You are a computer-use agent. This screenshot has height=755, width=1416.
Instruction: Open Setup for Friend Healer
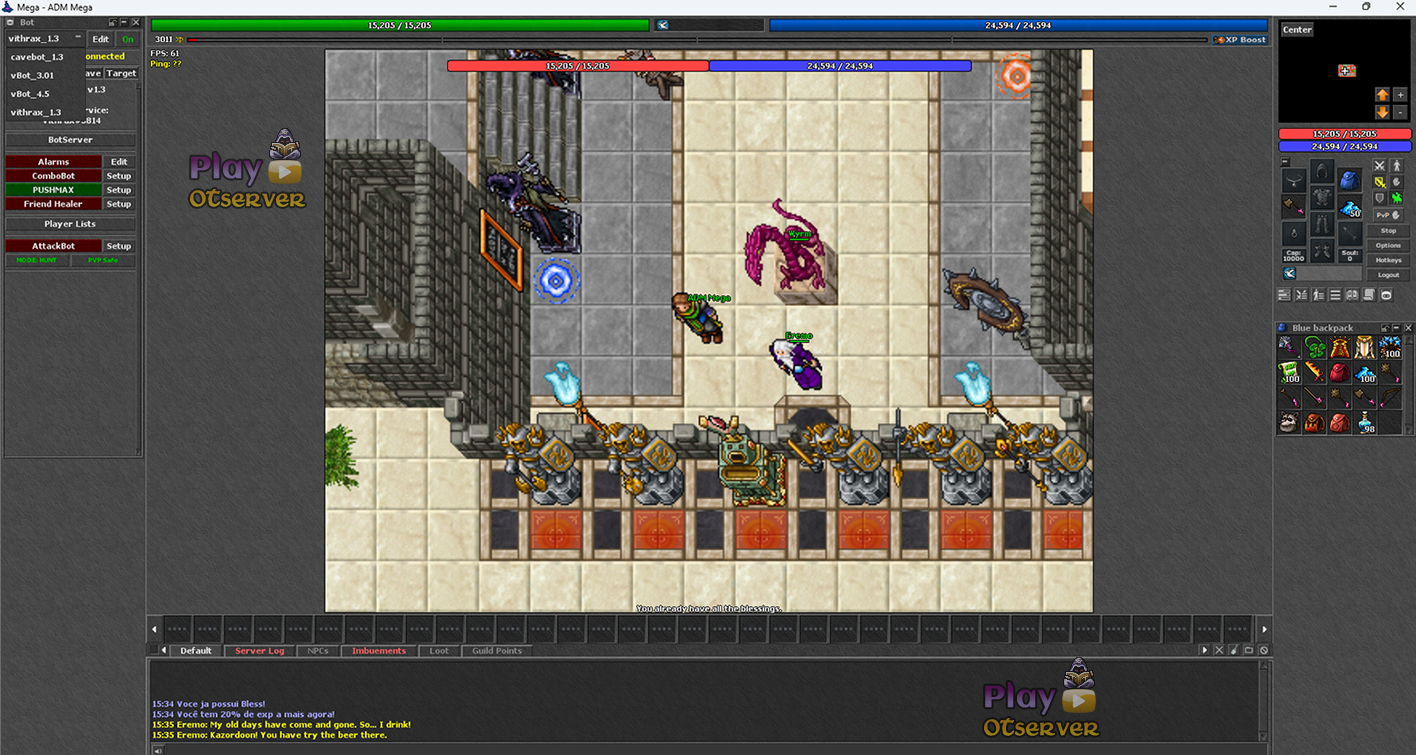coord(119,204)
